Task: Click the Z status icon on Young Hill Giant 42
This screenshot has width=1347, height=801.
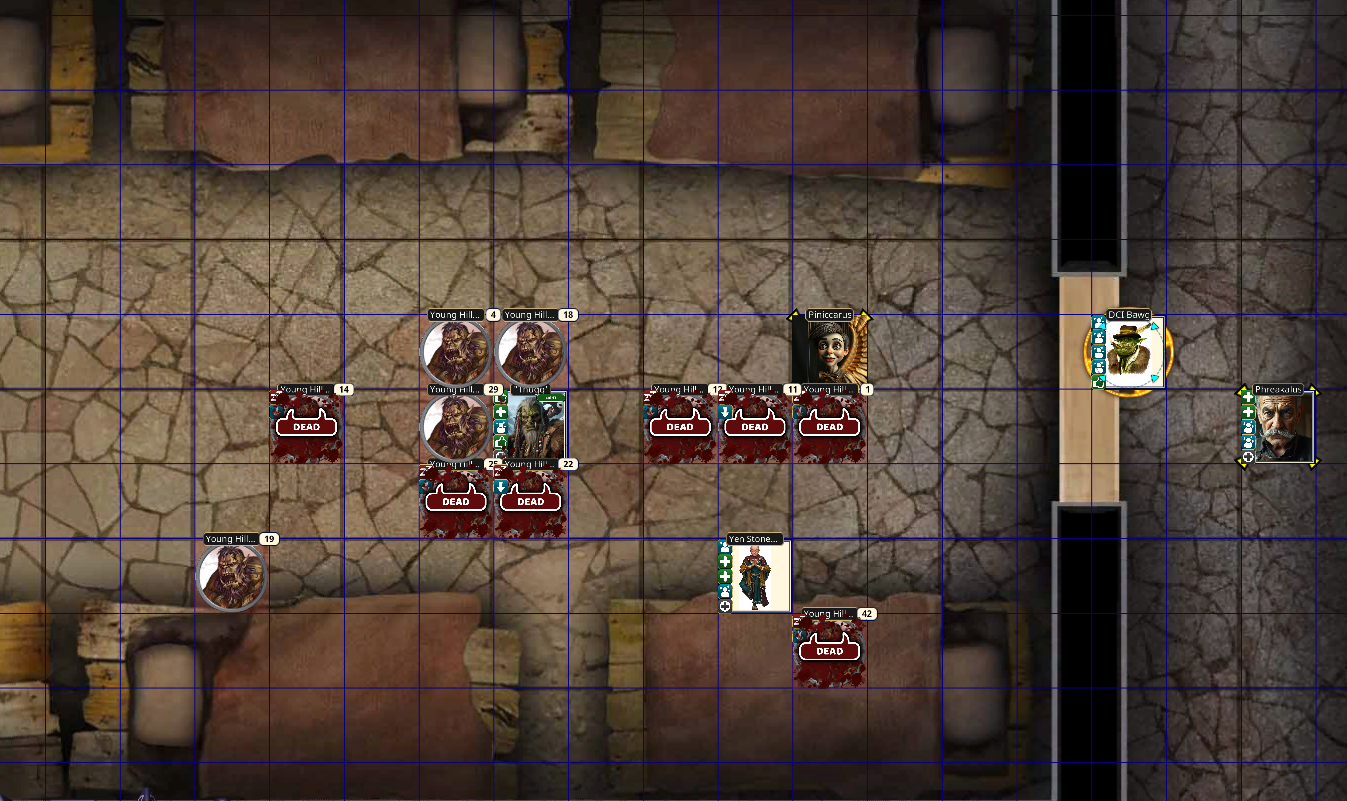Action: click(796, 621)
